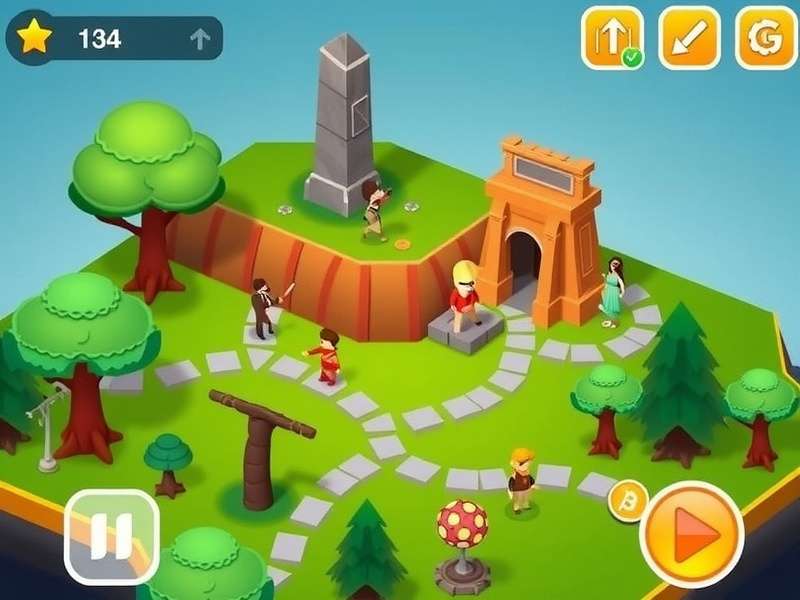
Task: Click the grey up arrow in the star counter
Action: tap(199, 39)
